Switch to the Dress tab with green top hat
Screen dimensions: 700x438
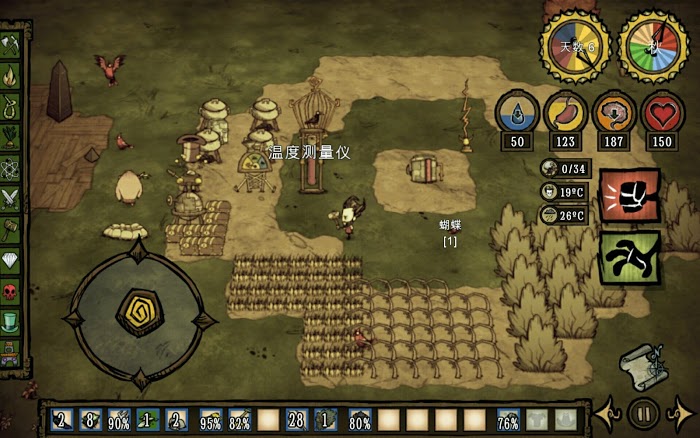pyautogui.click(x=11, y=321)
